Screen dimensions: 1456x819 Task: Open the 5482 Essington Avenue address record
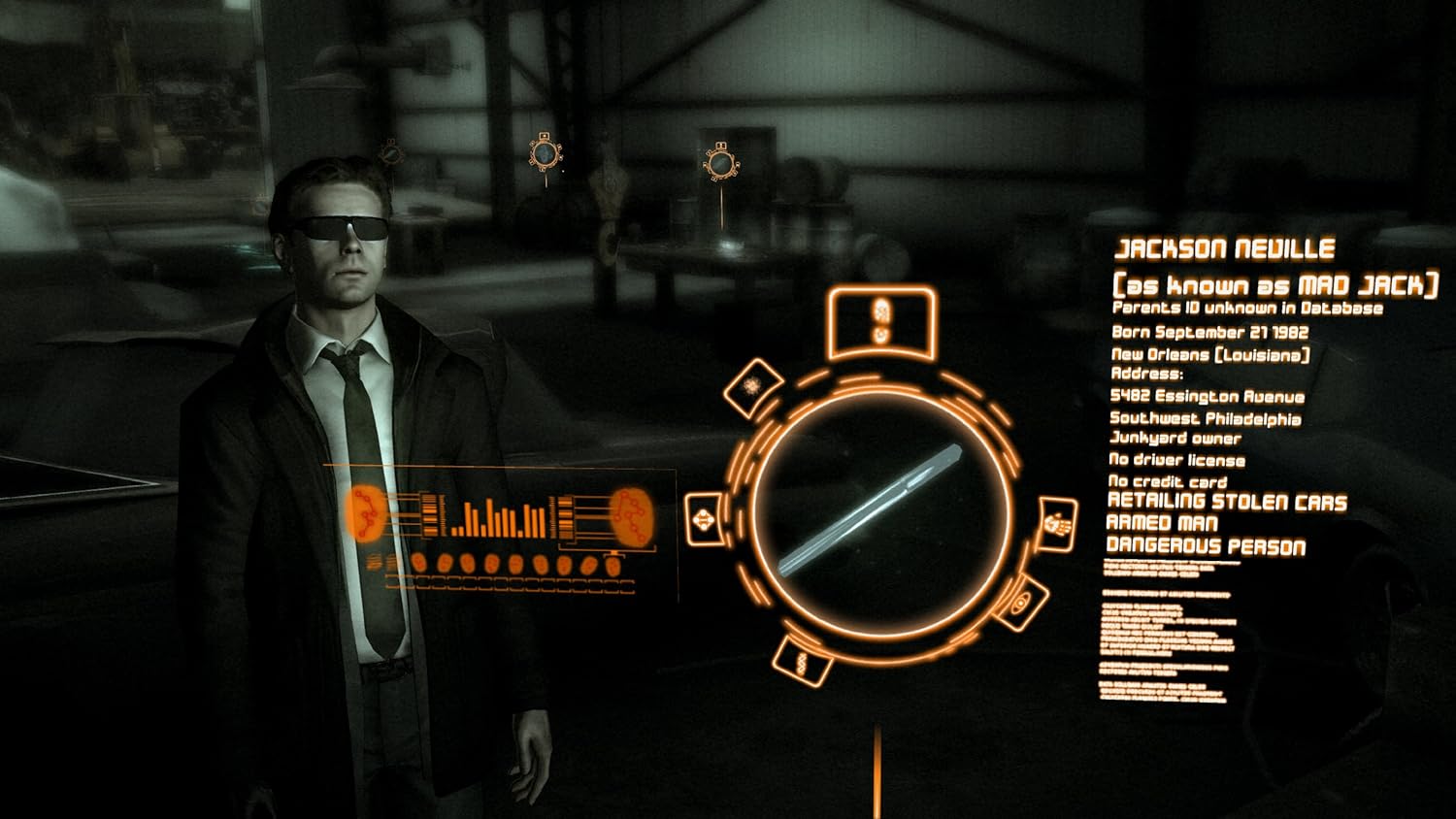(1208, 396)
